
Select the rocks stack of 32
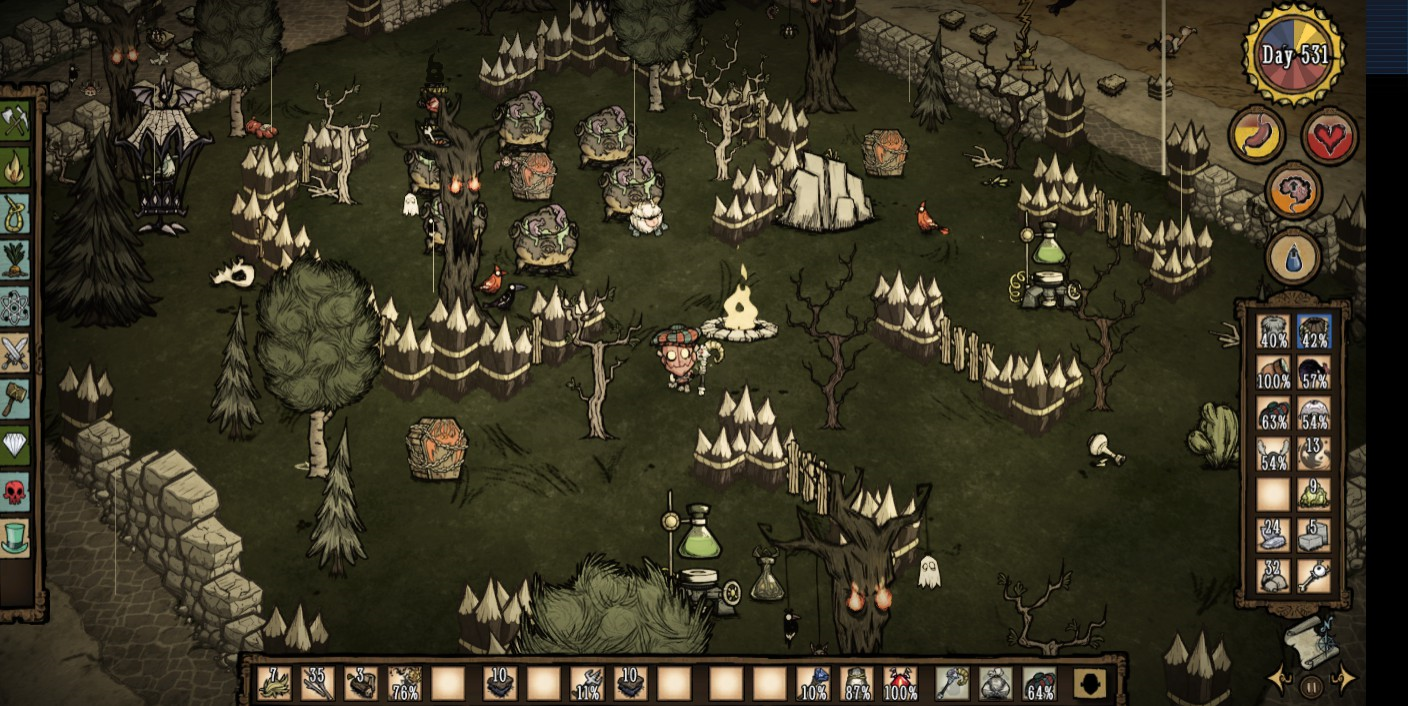1273,577
